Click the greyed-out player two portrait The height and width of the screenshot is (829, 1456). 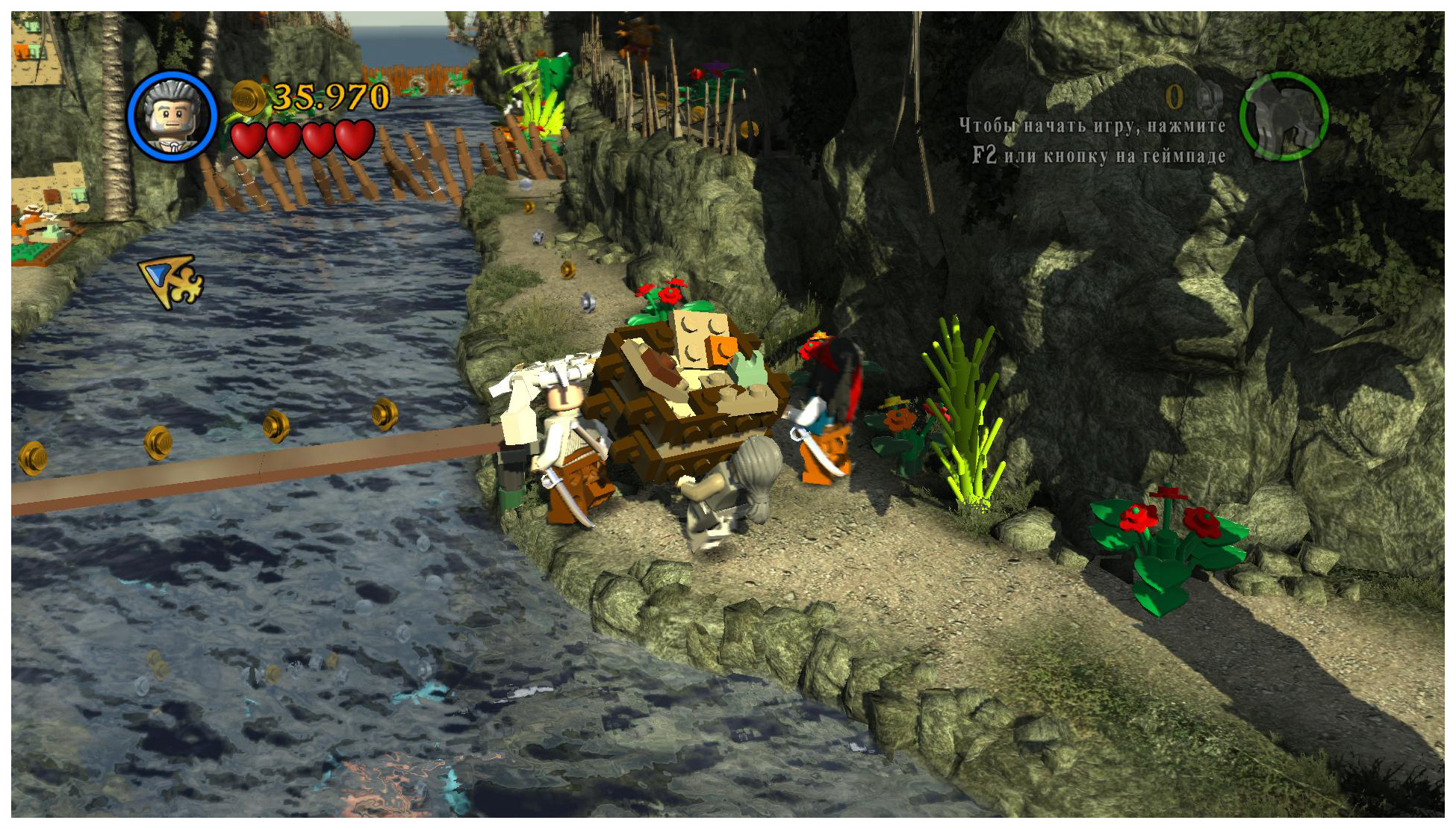point(1284,116)
